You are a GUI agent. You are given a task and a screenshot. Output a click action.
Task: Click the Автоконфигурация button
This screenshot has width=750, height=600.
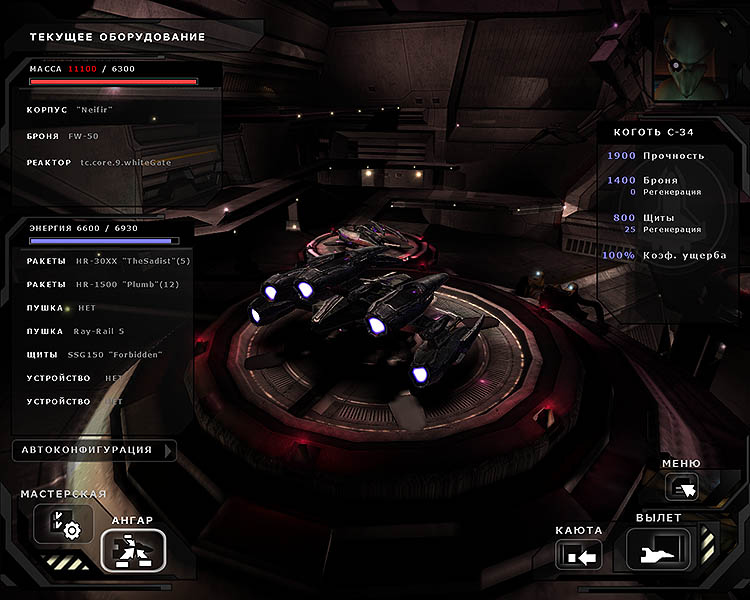[94, 450]
